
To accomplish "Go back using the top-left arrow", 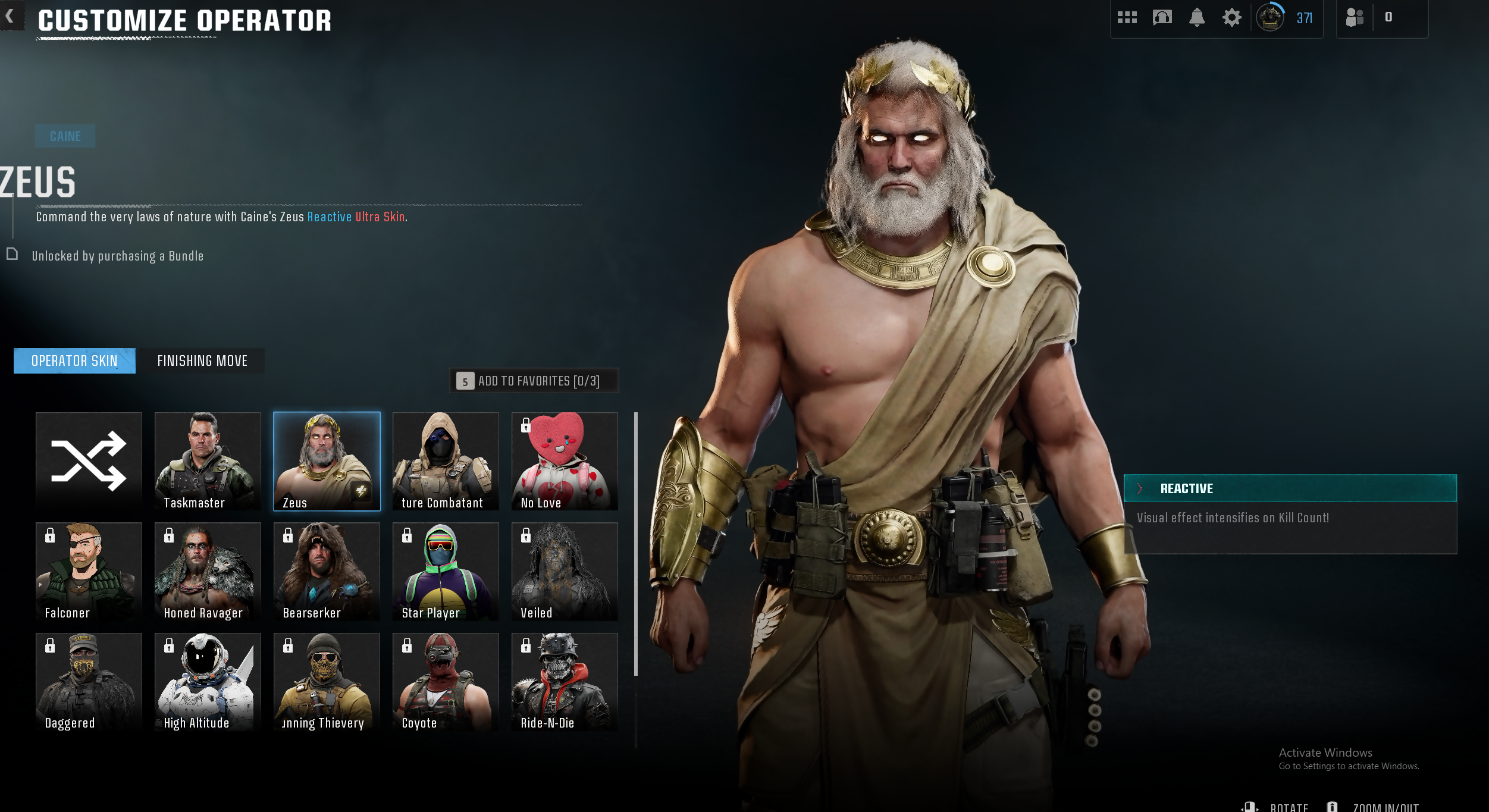I will coord(10,17).
